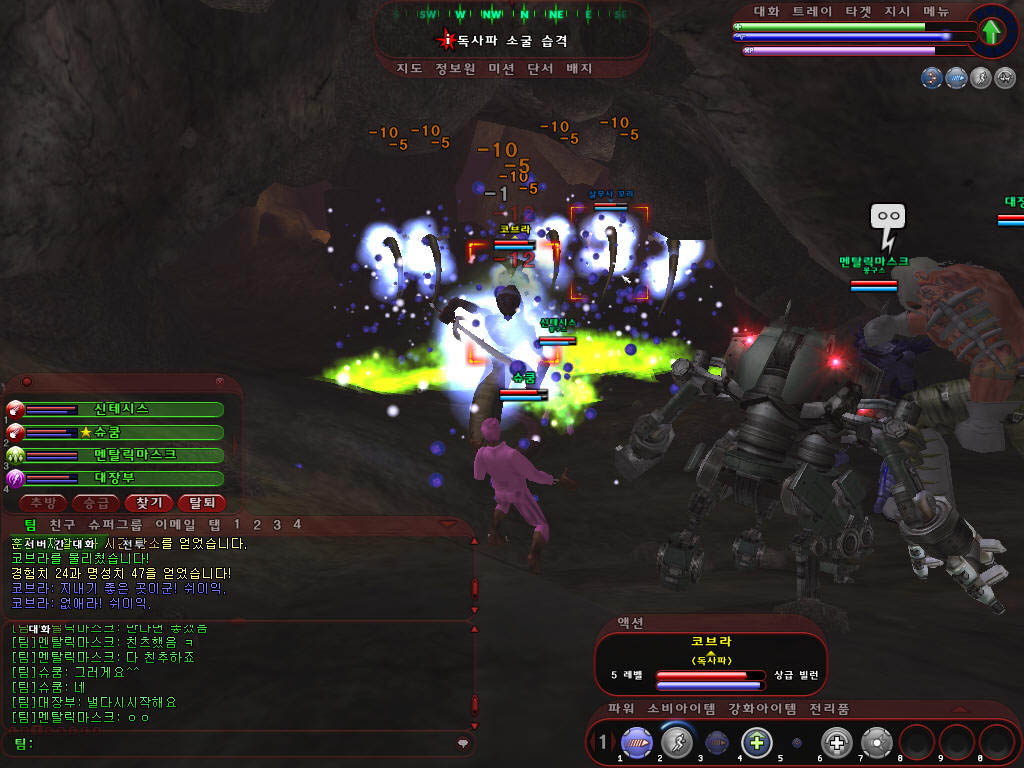The height and width of the screenshot is (768, 1024).
Task: Open the 미션 mission panel
Action: point(501,69)
